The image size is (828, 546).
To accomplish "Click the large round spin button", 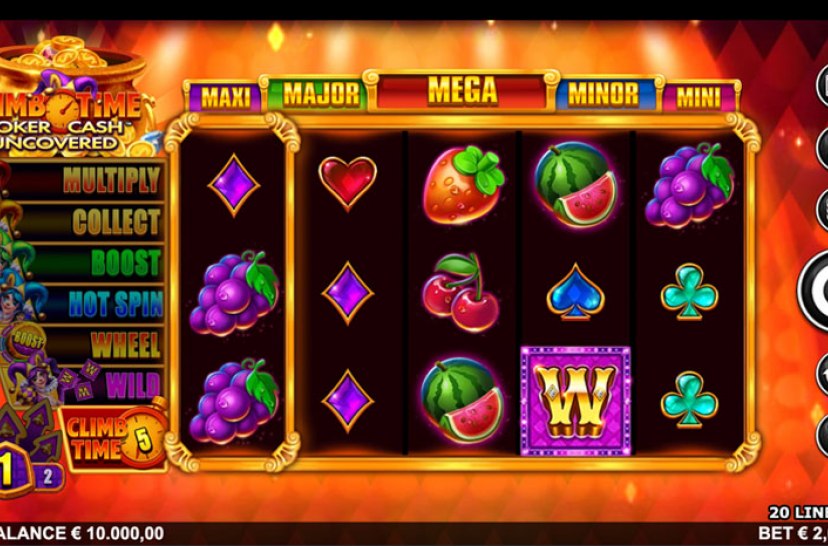I will click(x=815, y=291).
